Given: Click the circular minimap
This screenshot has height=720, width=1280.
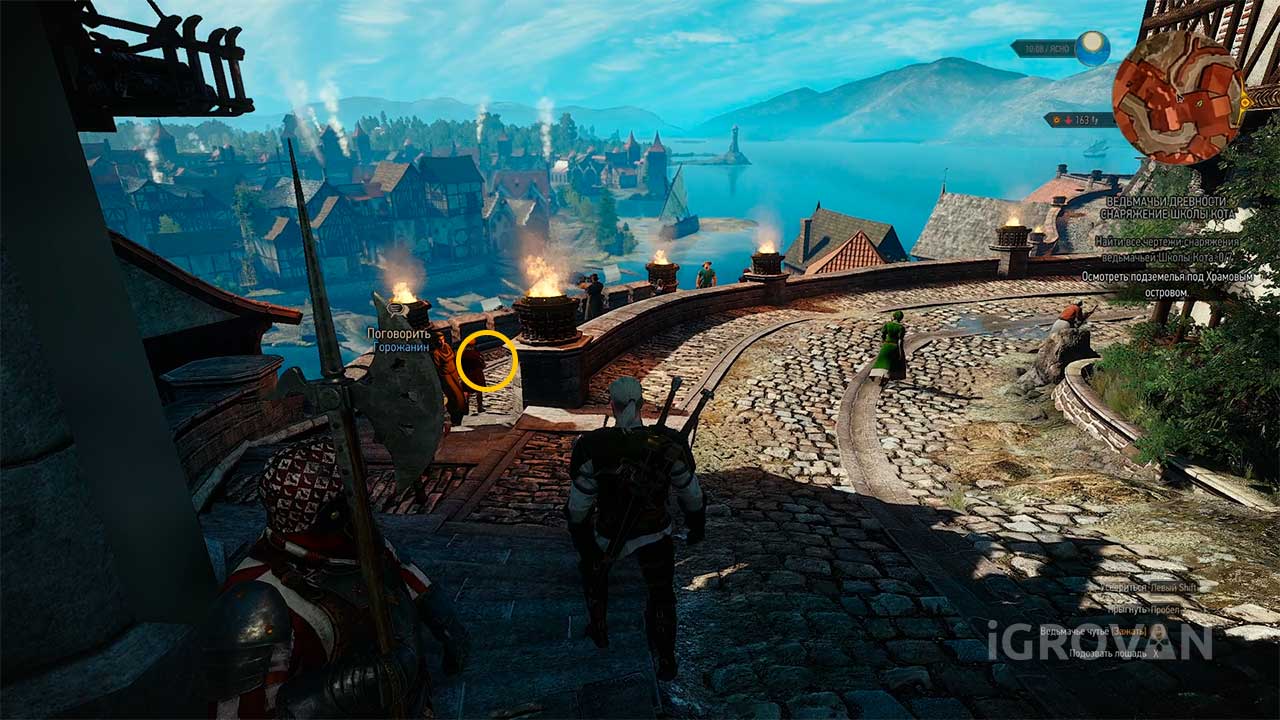Looking at the screenshot, I should click(x=1179, y=97).
